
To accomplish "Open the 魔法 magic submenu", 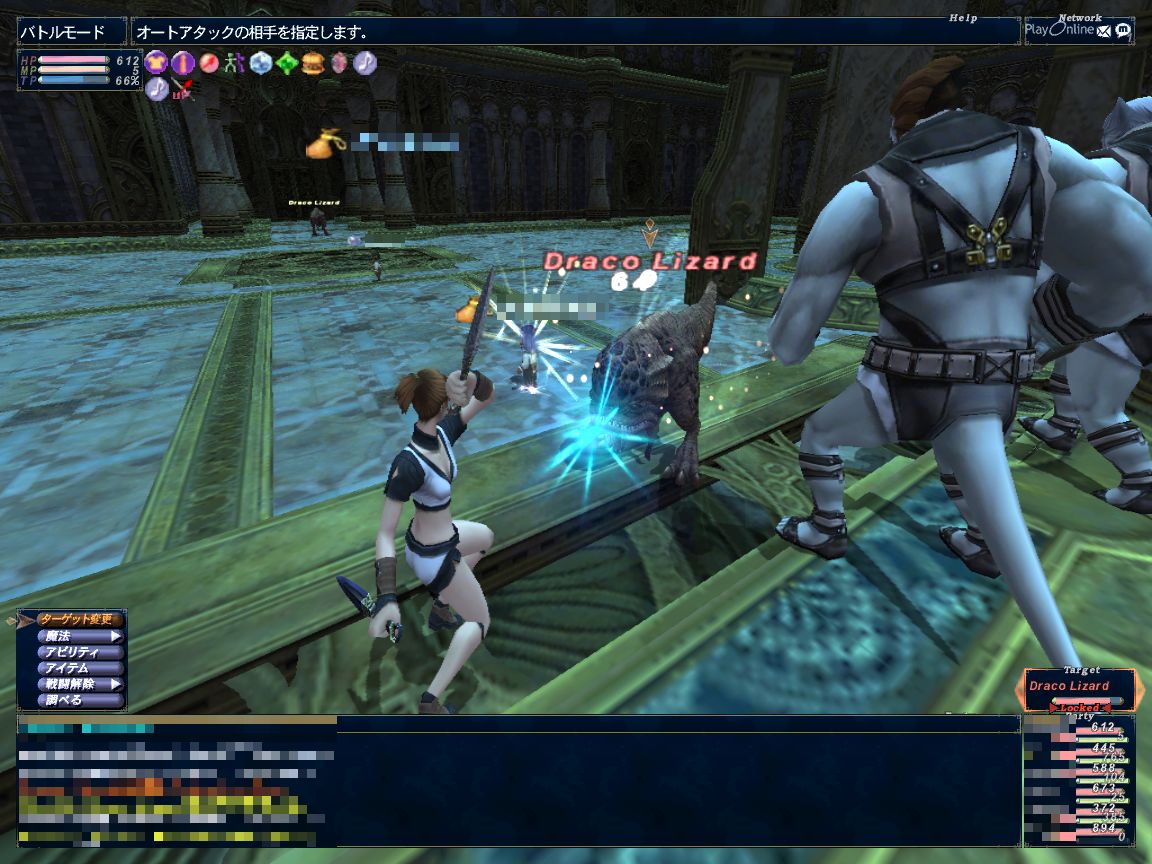I will pyautogui.click(x=80, y=636).
